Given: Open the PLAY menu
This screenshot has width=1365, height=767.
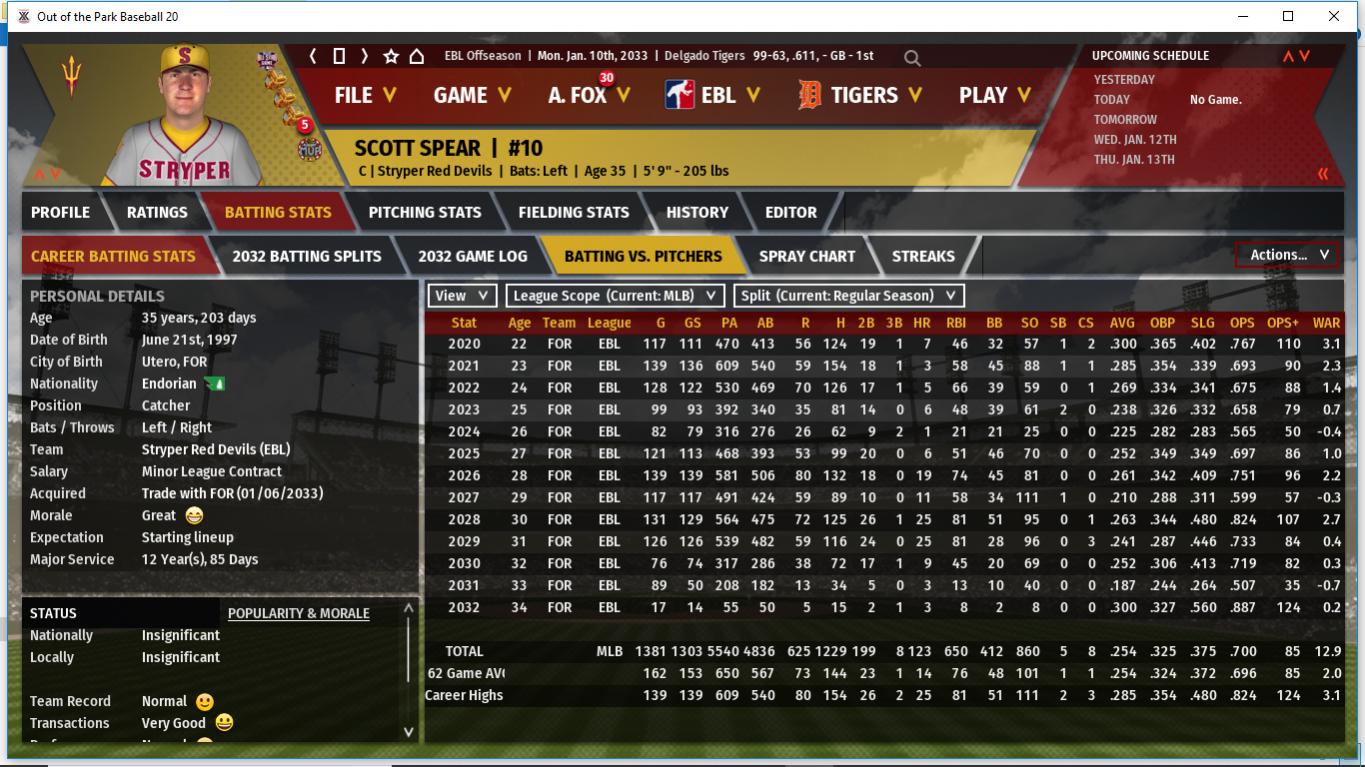Looking at the screenshot, I should (993, 95).
